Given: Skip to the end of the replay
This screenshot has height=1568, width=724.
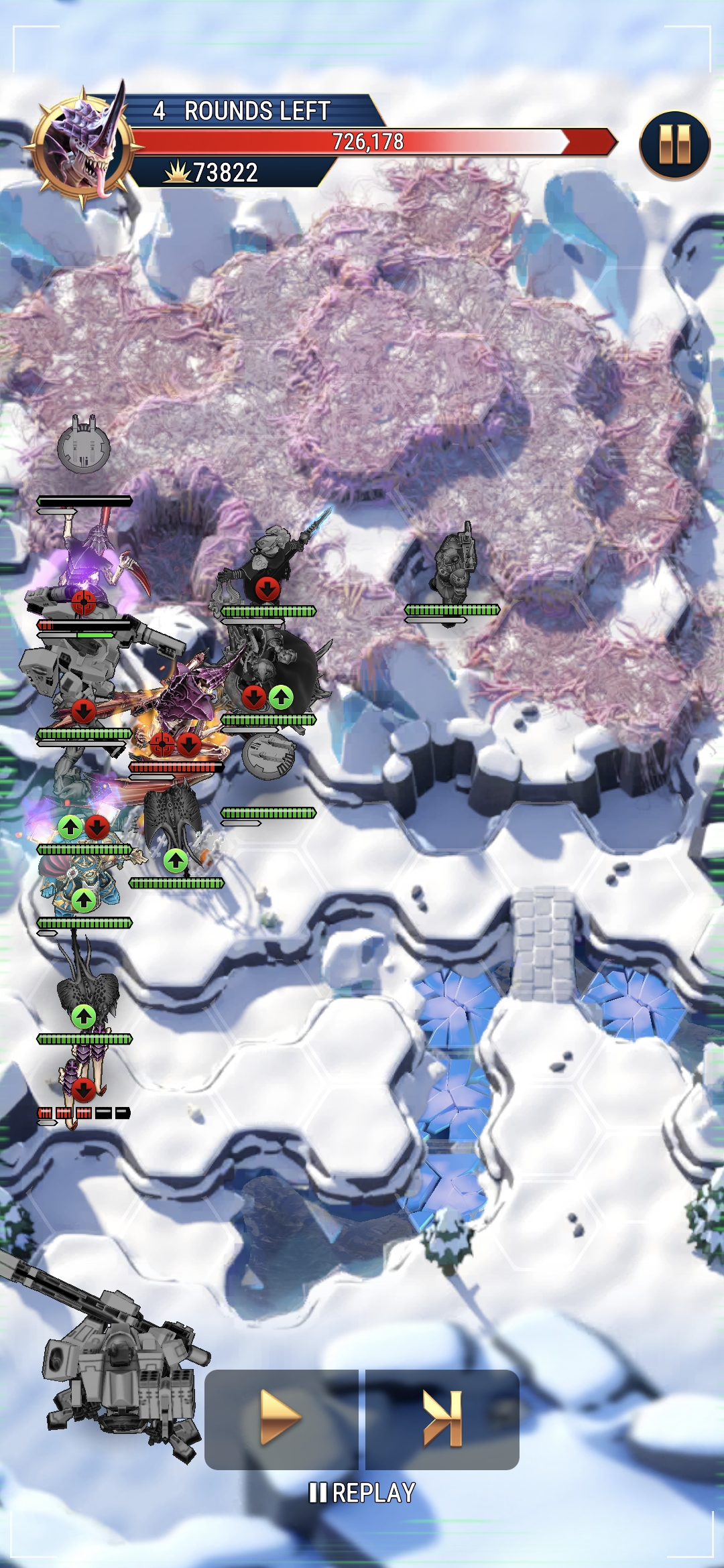Looking at the screenshot, I should 442,1417.
